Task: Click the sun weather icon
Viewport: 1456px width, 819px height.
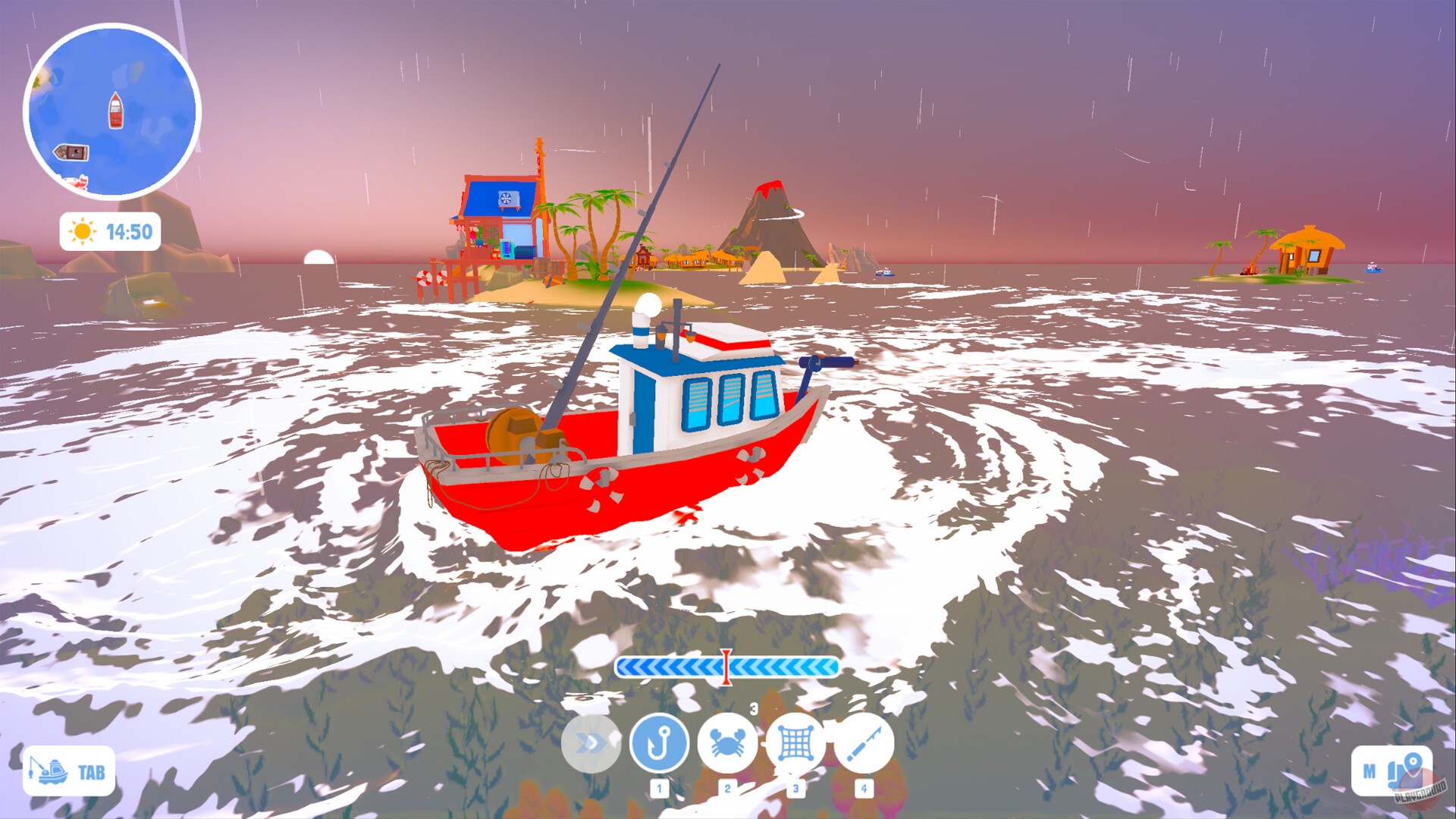Action: coord(81,233)
